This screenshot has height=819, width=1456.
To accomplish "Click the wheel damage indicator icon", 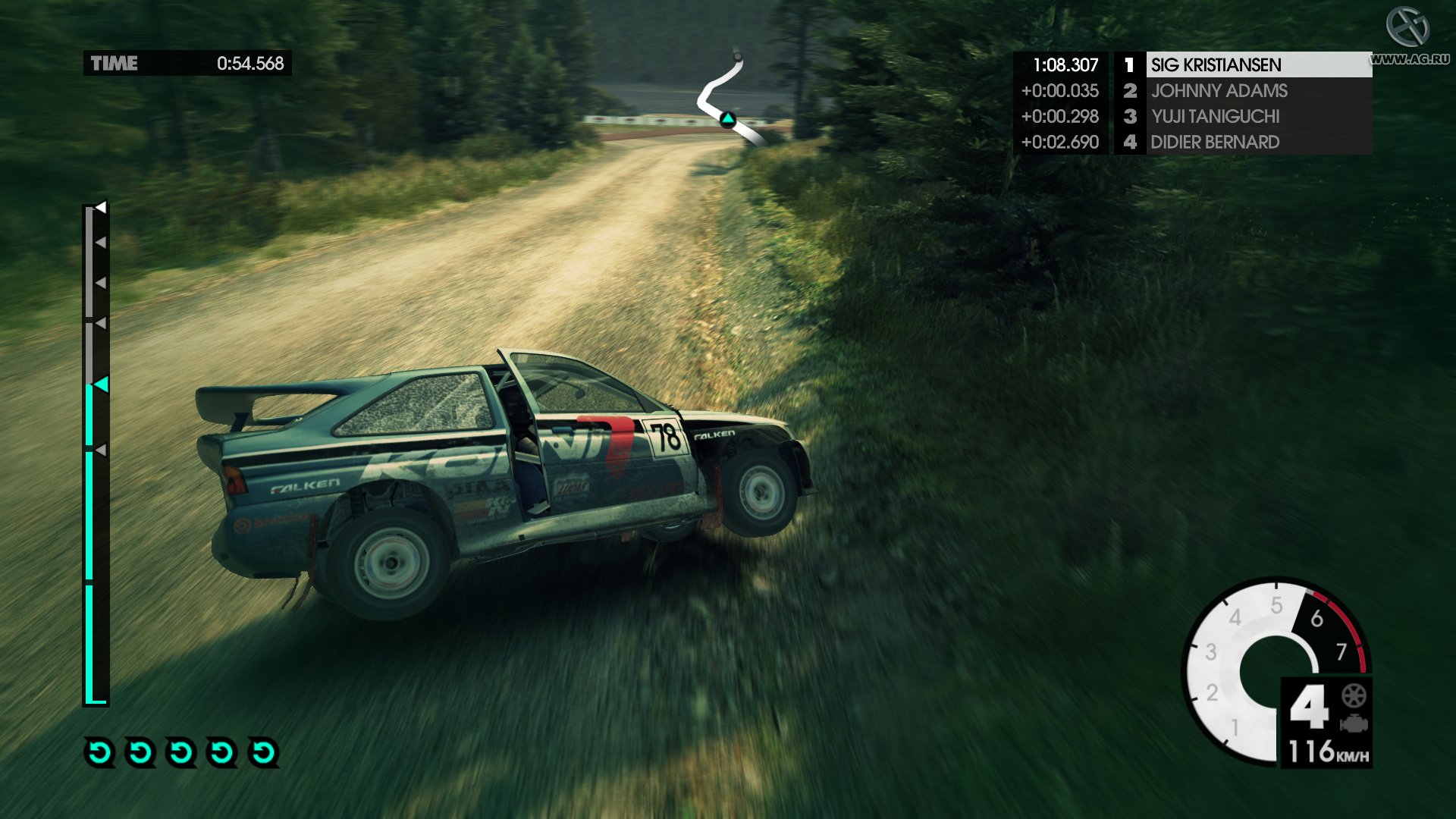I will 1354,695.
